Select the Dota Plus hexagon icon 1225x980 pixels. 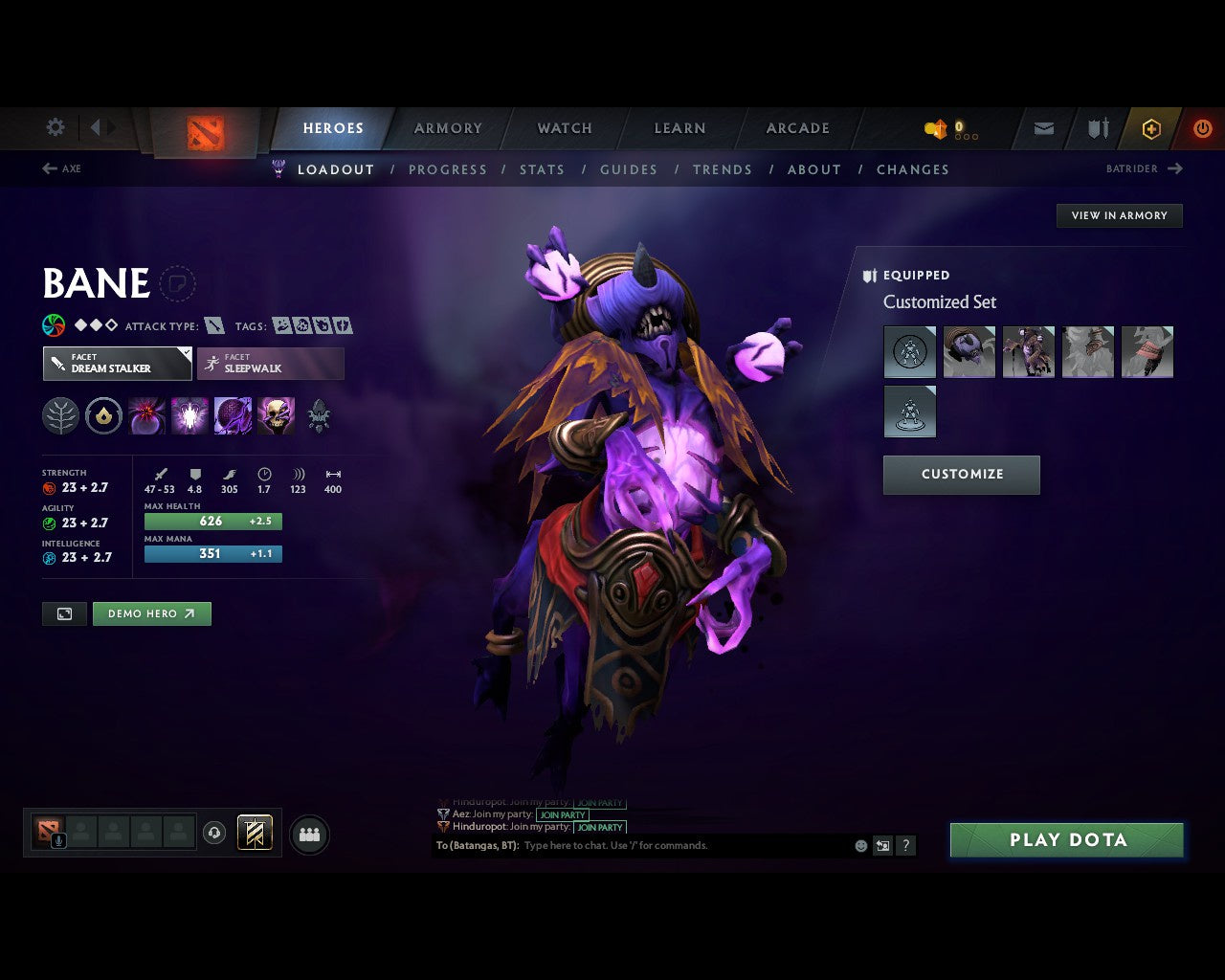pyautogui.click(x=1151, y=128)
